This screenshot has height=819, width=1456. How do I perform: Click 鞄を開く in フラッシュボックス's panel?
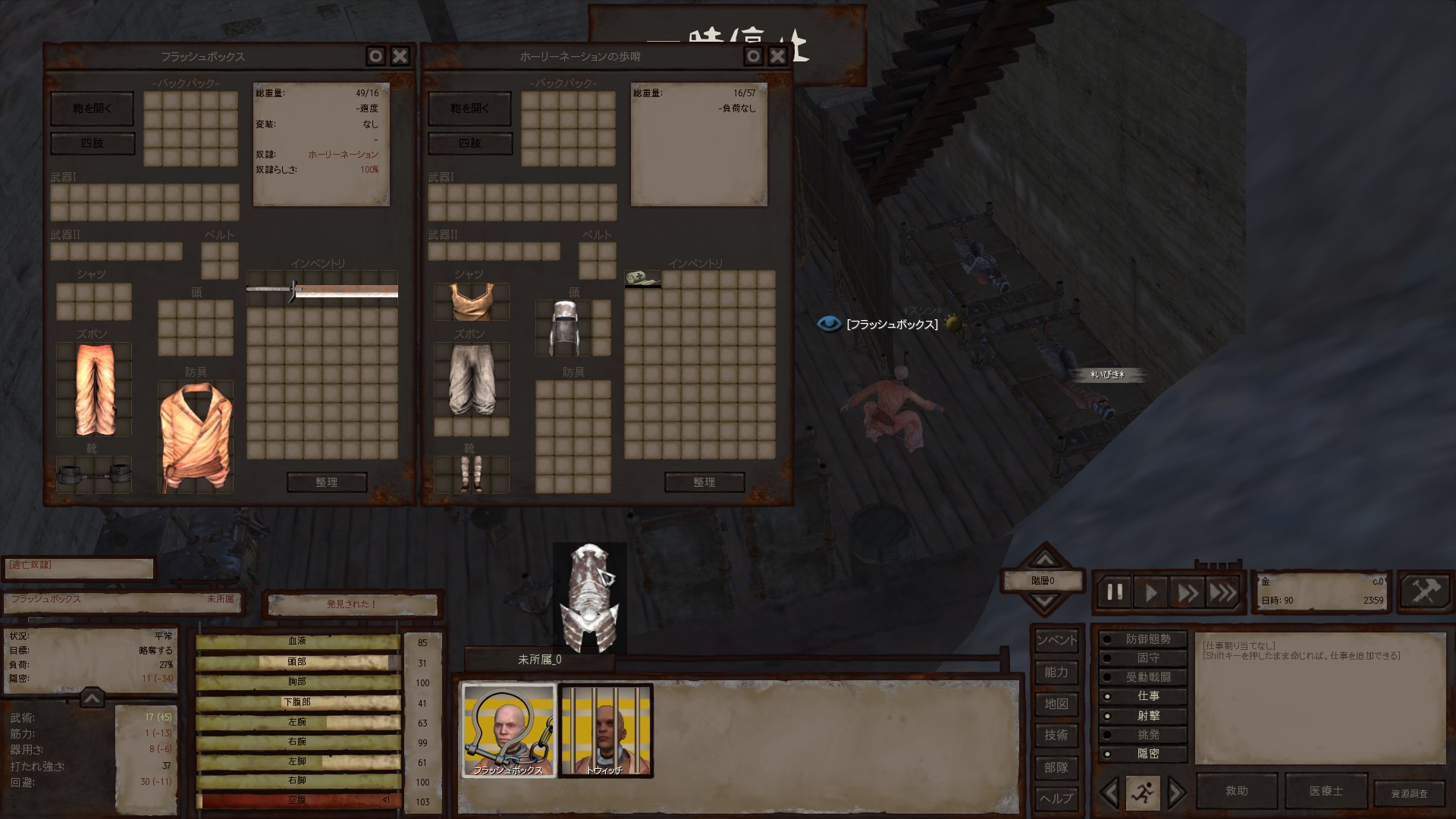[x=92, y=108]
